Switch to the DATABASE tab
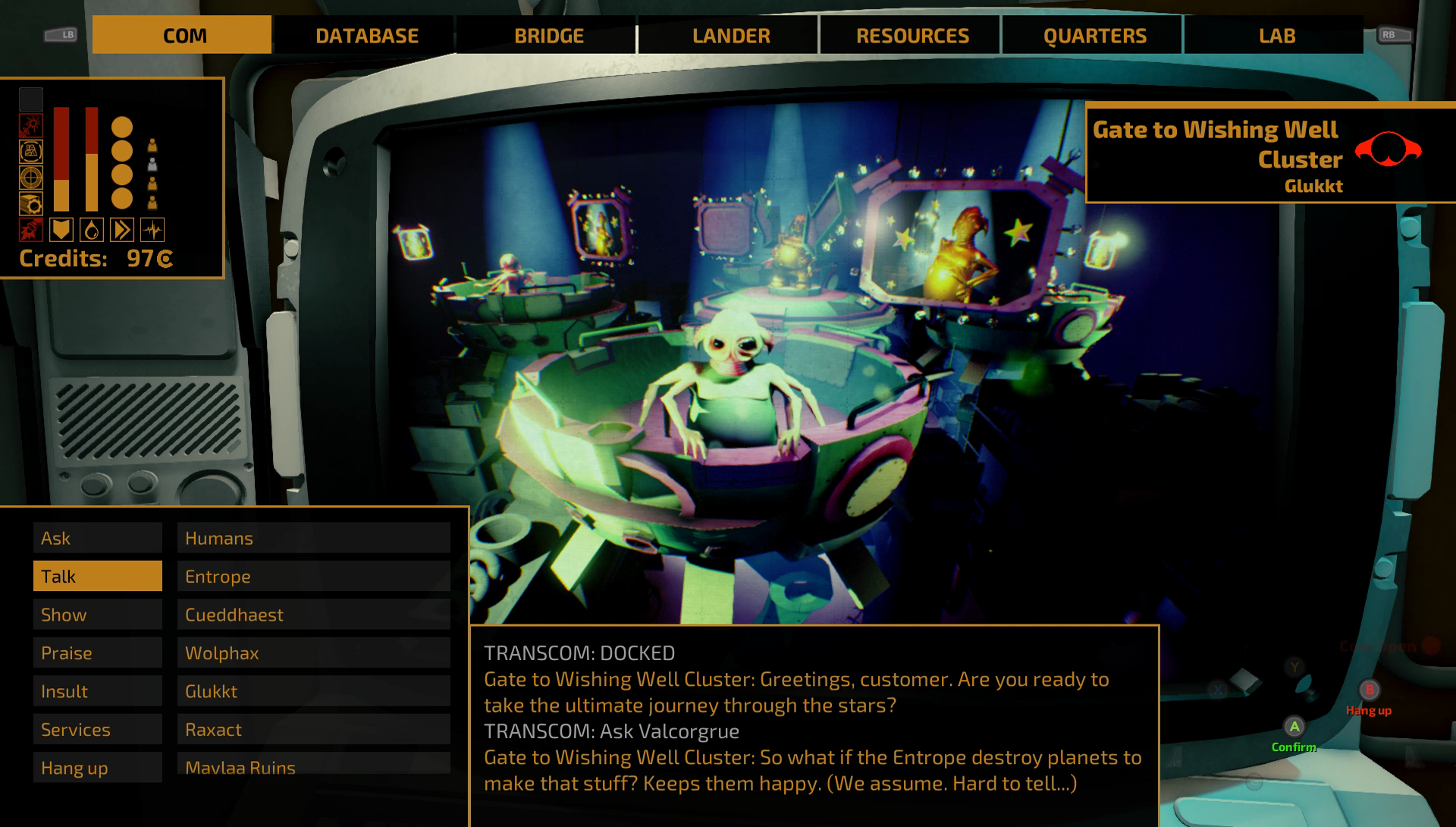 coord(366,36)
